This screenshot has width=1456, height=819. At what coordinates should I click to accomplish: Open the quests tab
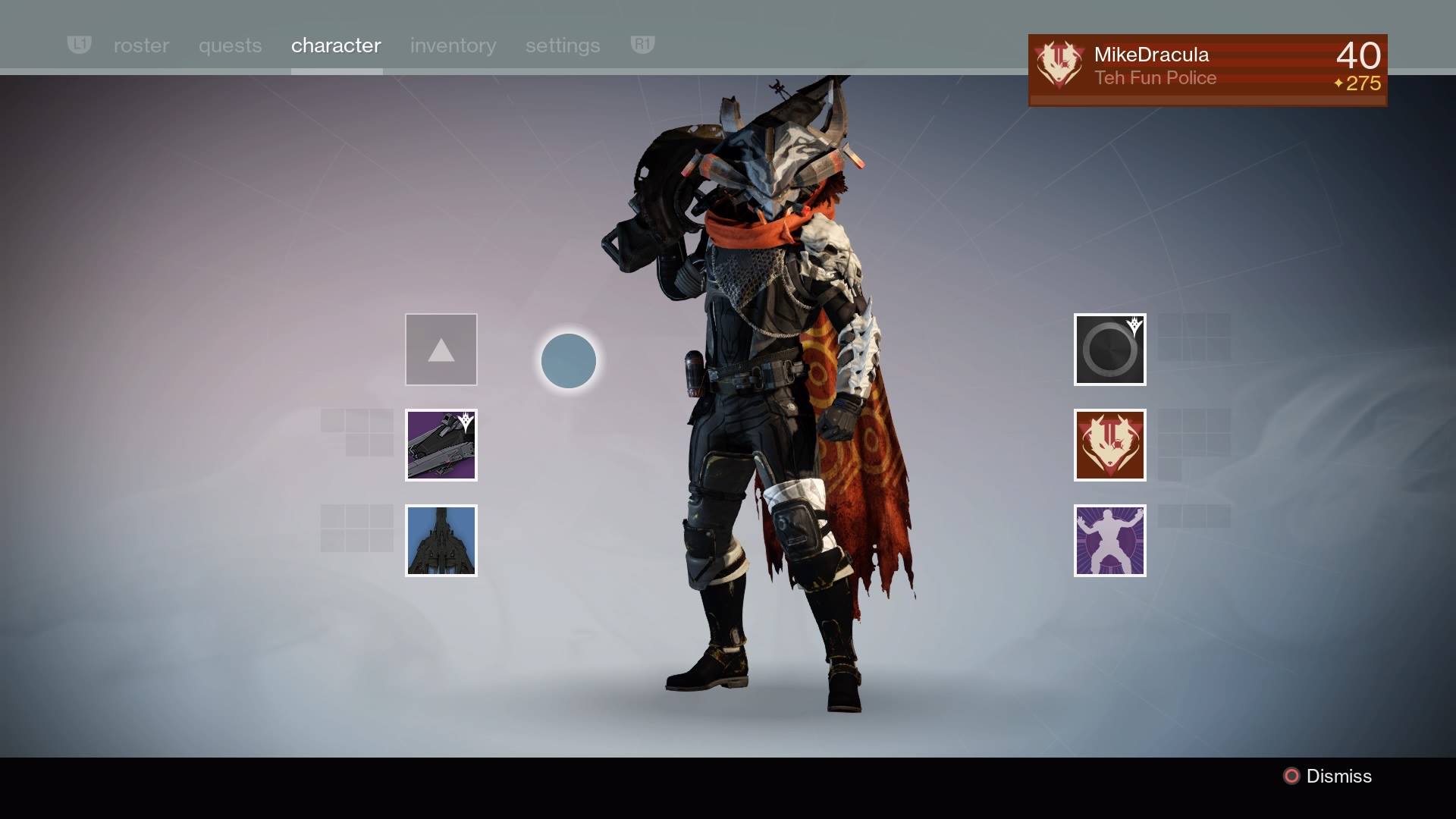click(230, 45)
